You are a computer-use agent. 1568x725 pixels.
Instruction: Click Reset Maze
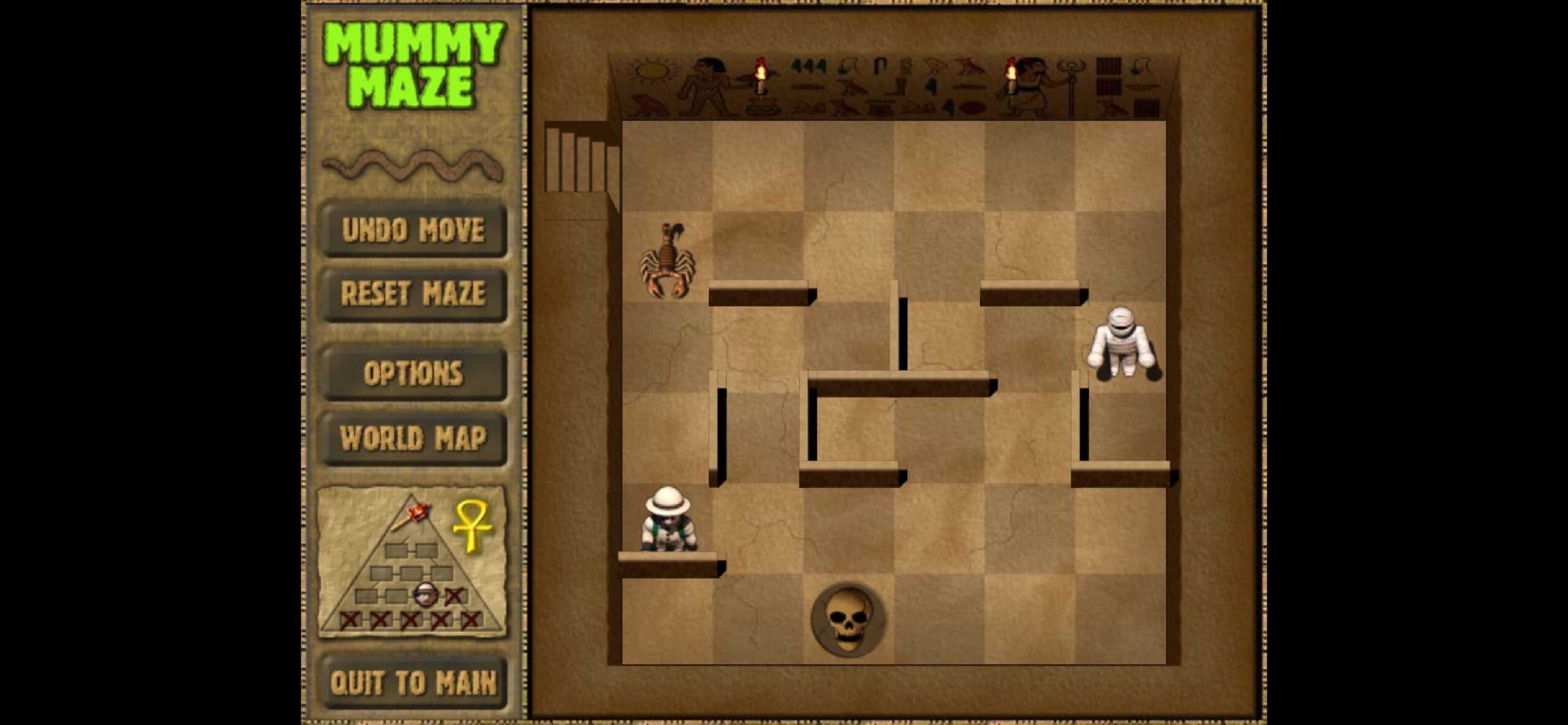tap(413, 294)
